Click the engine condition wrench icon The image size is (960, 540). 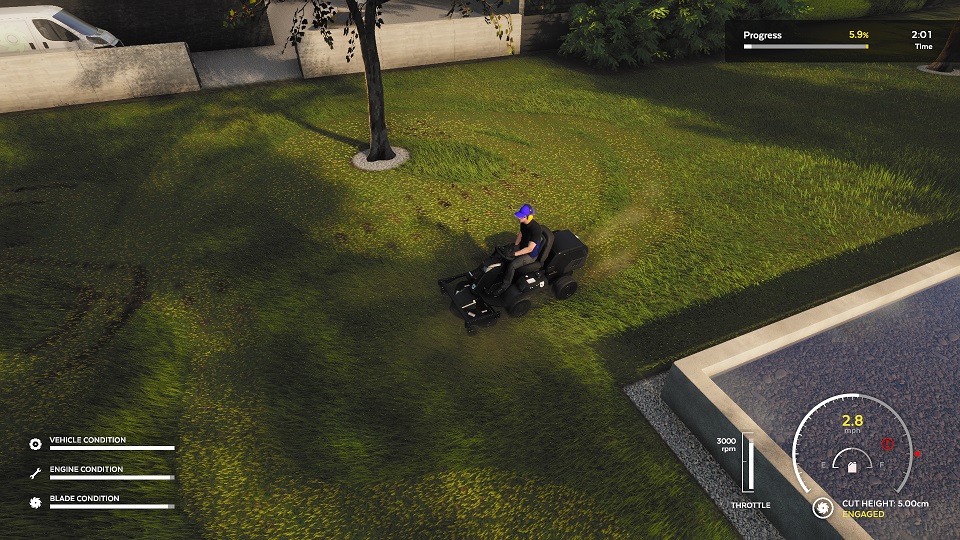36,472
